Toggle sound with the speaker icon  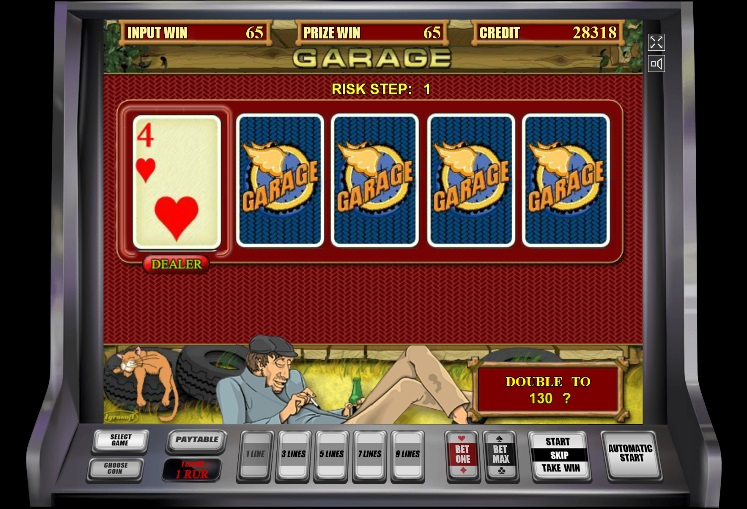coord(656,64)
